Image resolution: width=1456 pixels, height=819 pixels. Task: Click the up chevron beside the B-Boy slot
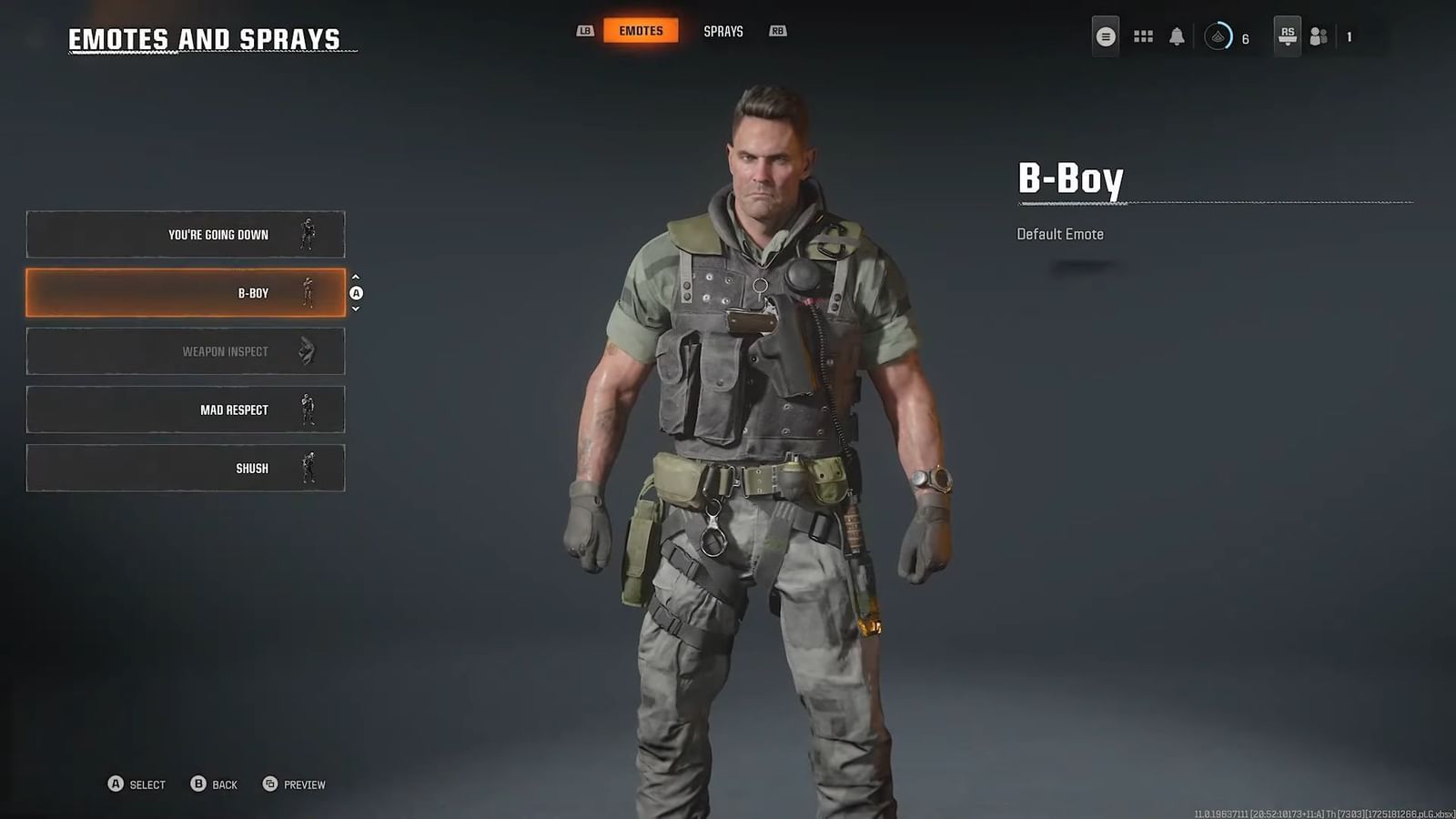[357, 278]
